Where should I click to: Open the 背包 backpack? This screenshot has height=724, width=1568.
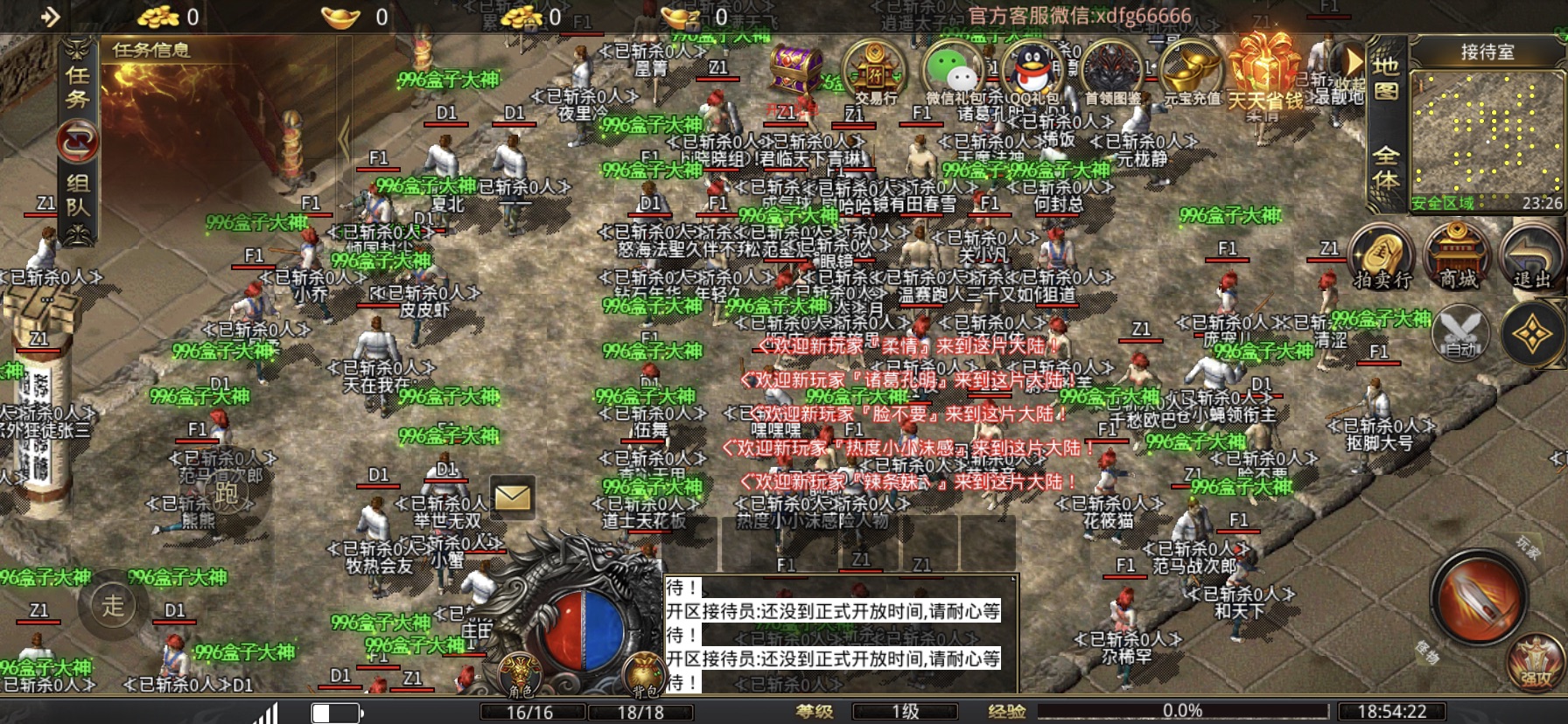(645, 674)
